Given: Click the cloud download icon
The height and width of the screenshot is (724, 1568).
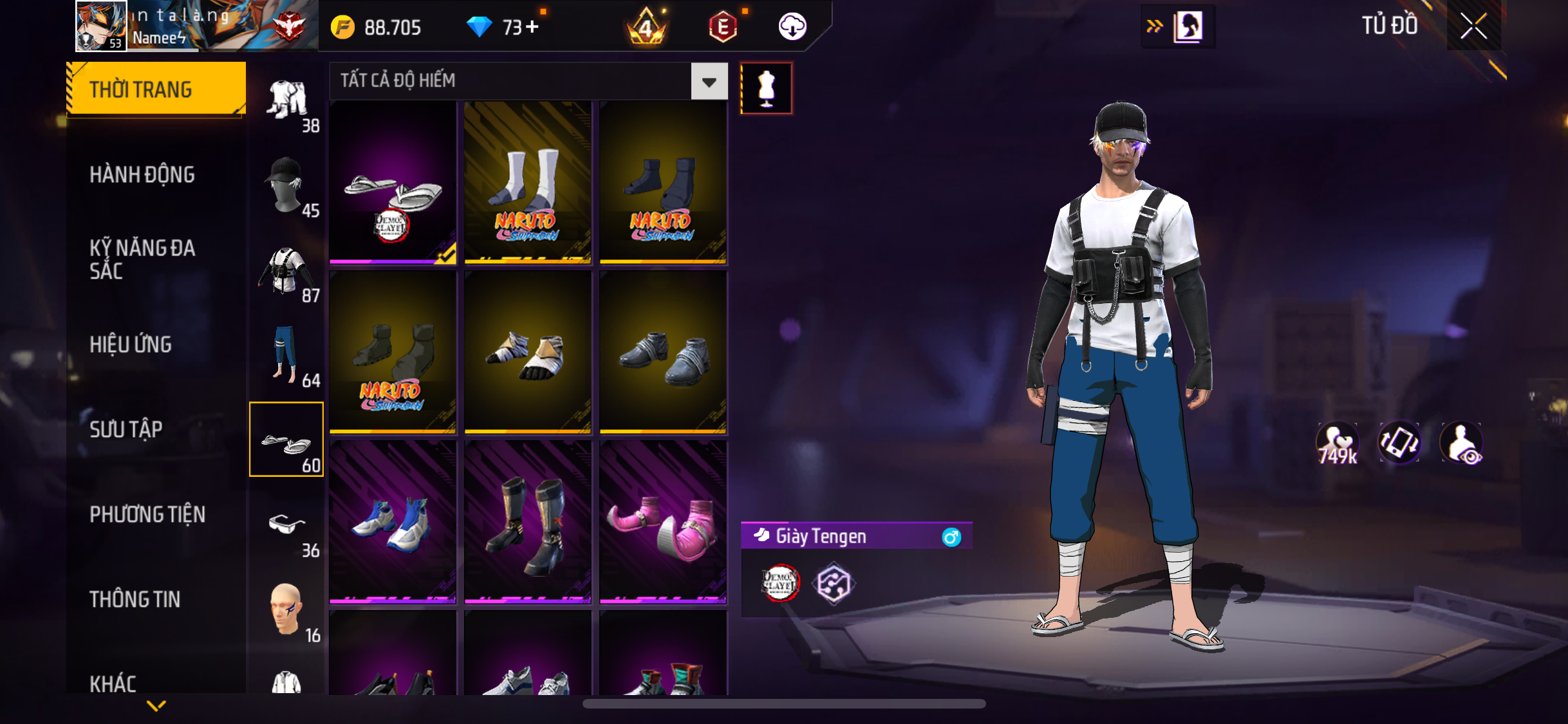Looking at the screenshot, I should click(x=792, y=27).
